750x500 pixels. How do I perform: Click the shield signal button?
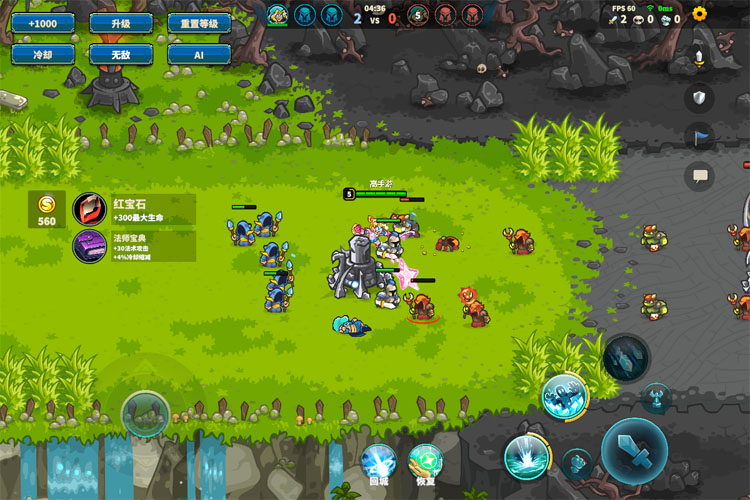coord(699,97)
